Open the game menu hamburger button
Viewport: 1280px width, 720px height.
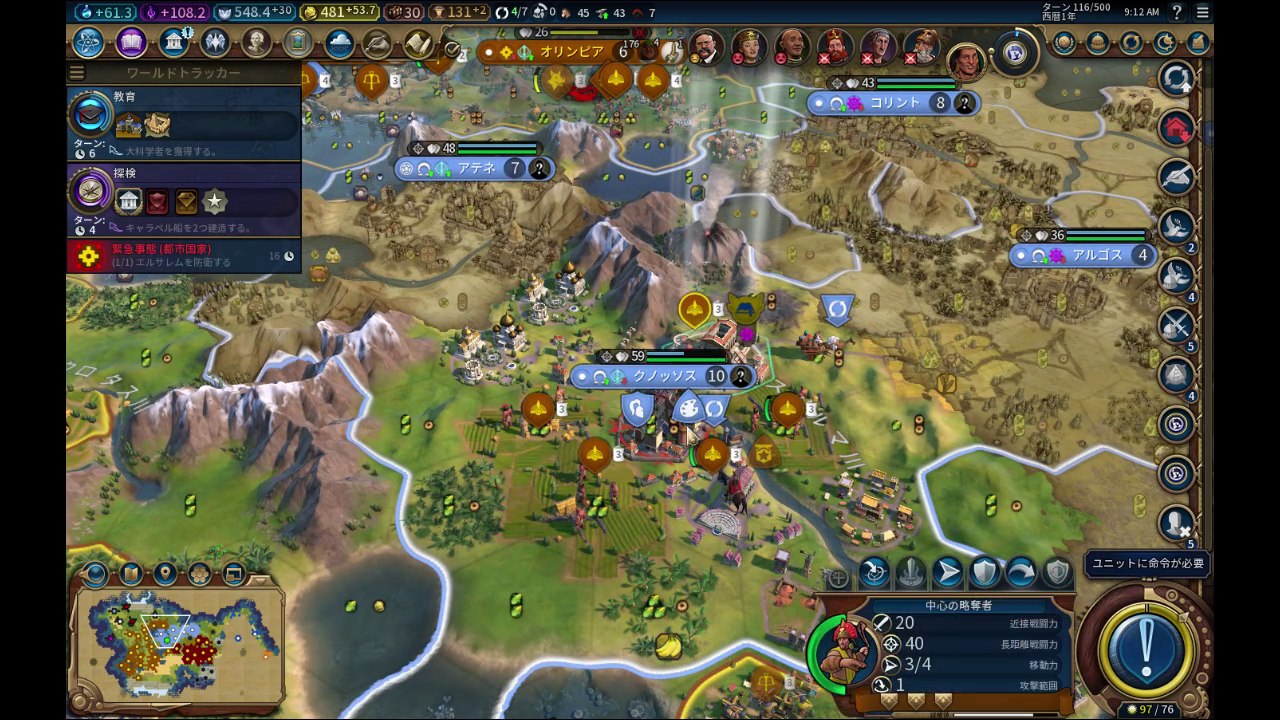[x=1202, y=12]
